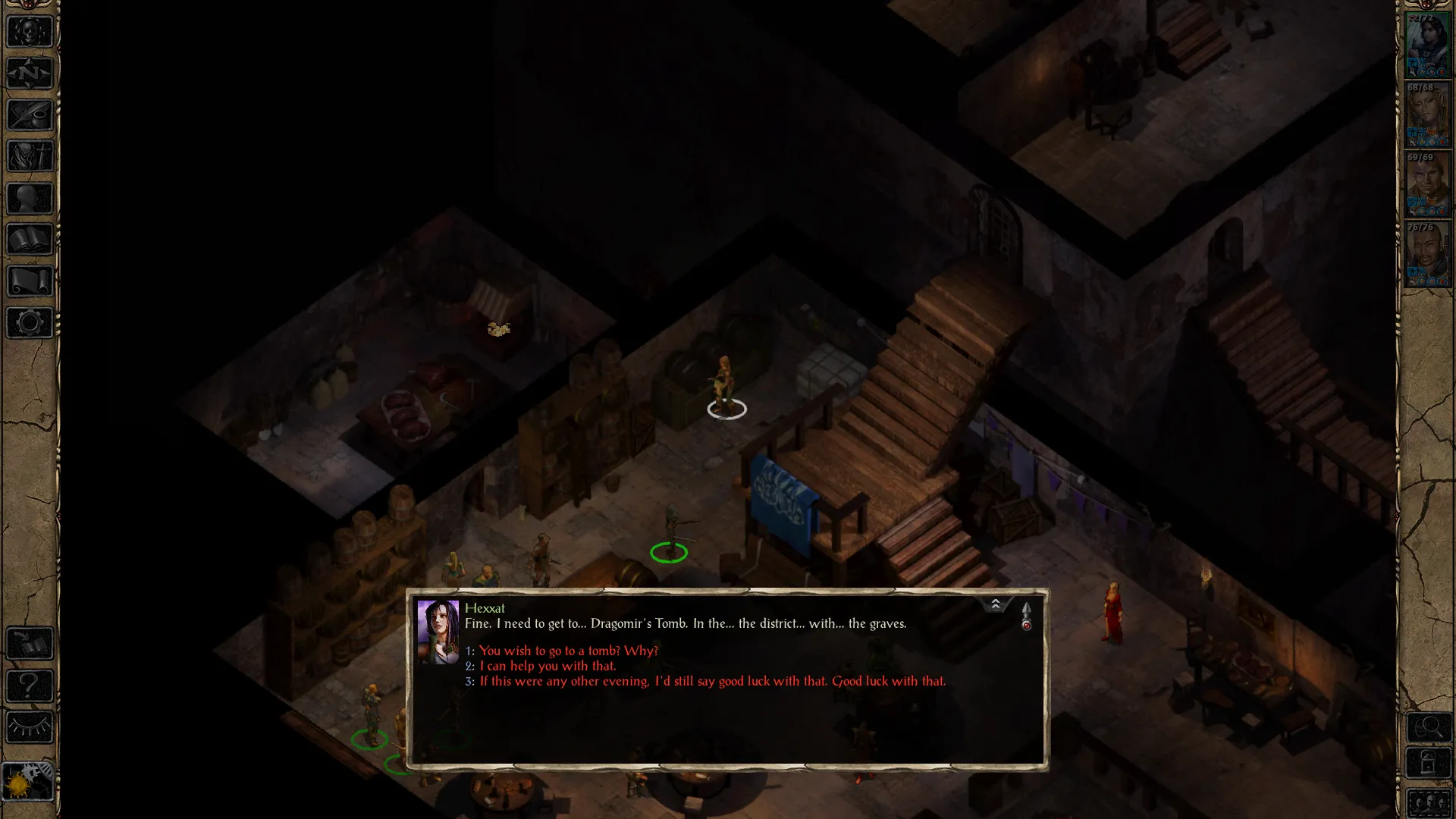Open the priest scroll screen
This screenshot has height=819, width=1456.
[30, 281]
